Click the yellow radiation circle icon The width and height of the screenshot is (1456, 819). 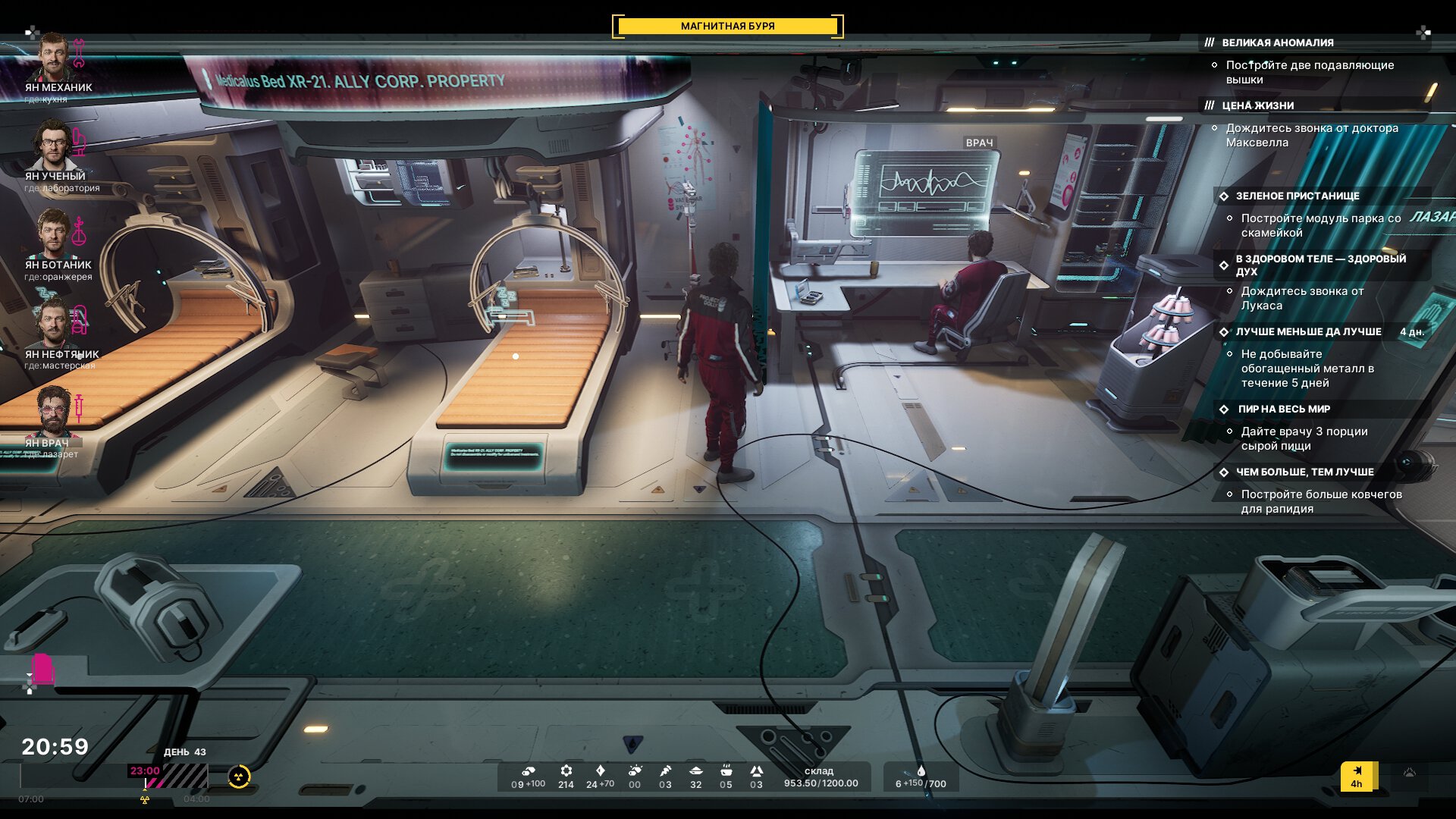pos(239,777)
